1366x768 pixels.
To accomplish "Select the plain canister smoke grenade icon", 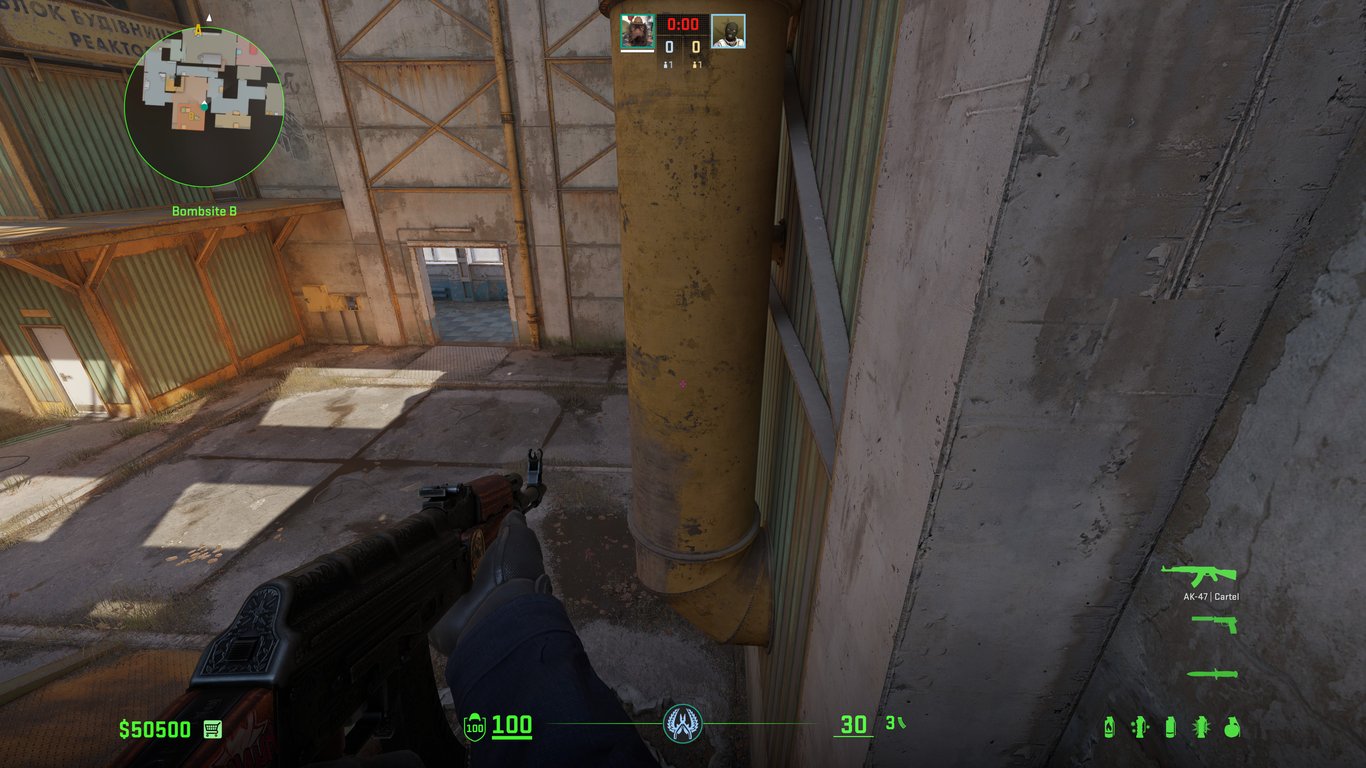I will 1170,727.
